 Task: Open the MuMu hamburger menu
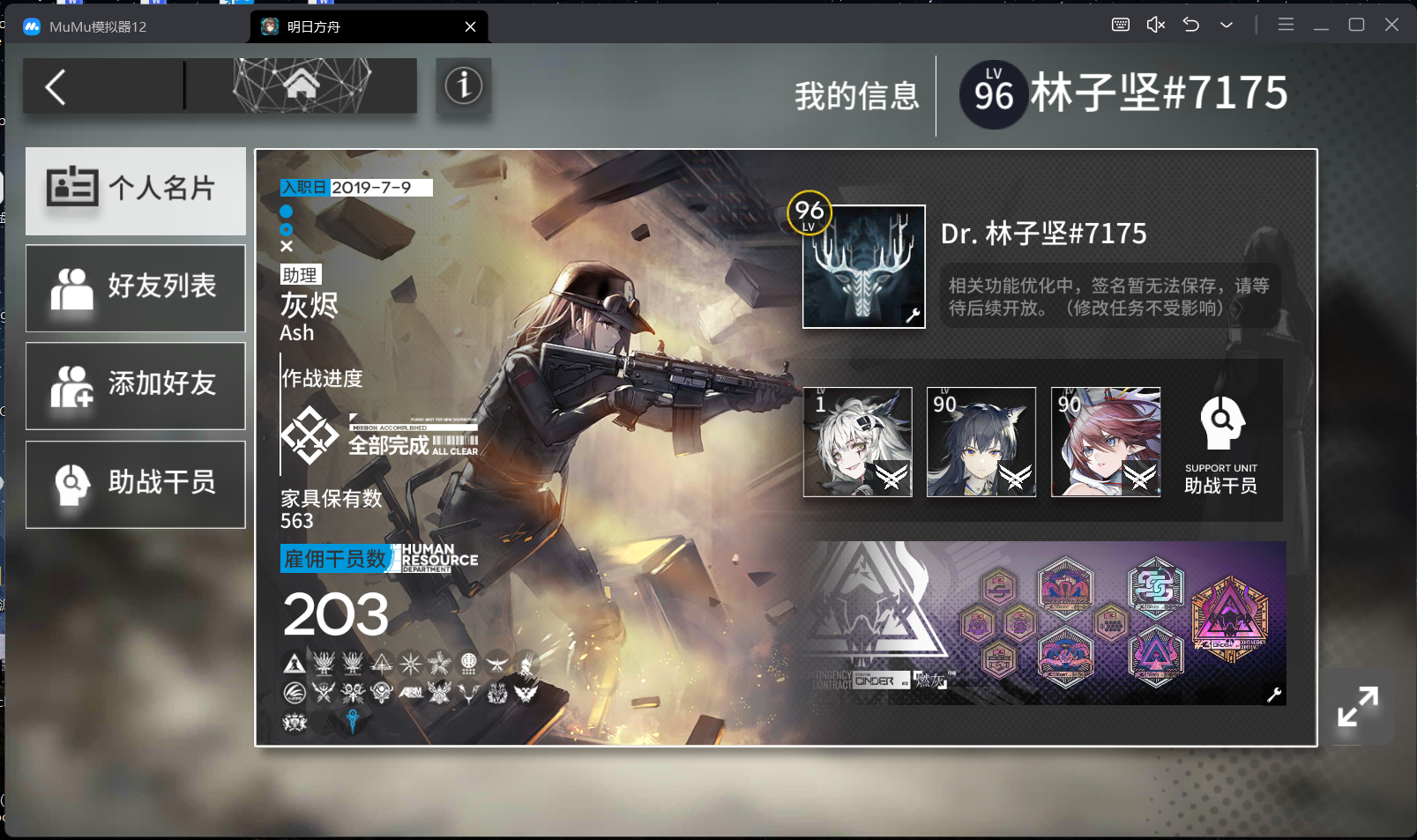[x=1286, y=25]
